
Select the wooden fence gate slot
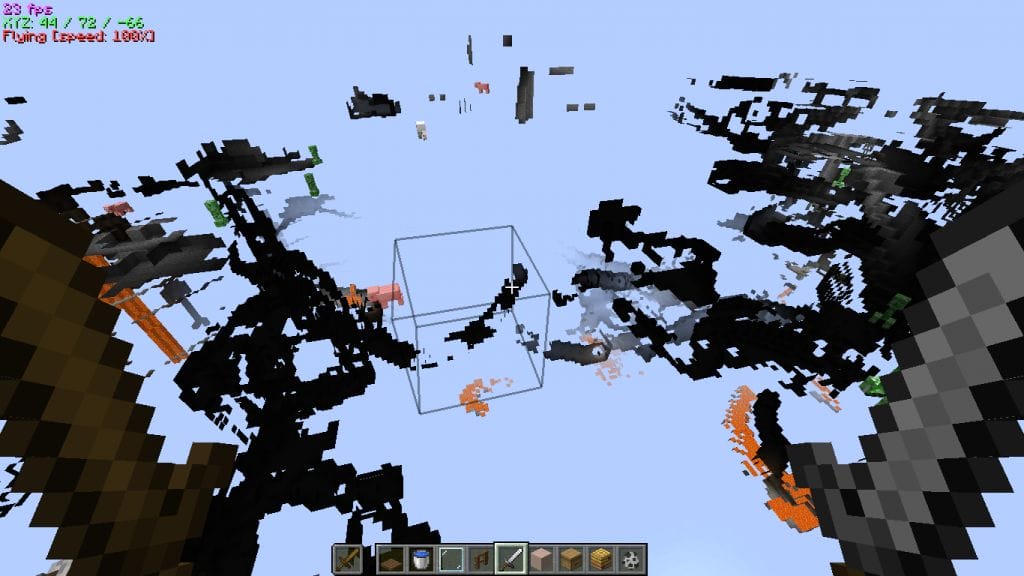pyautogui.click(x=481, y=558)
